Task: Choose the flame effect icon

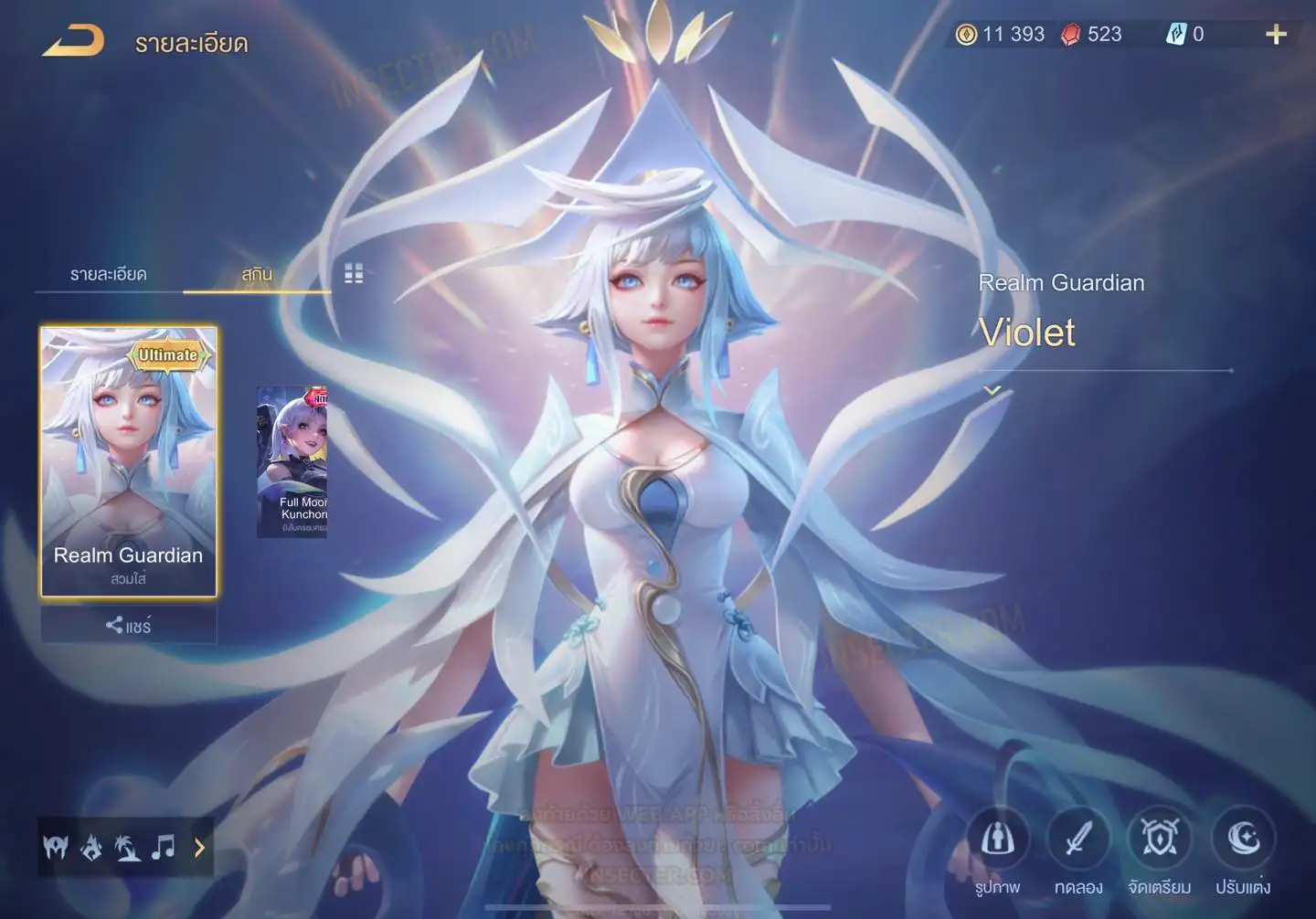Action: tap(91, 849)
